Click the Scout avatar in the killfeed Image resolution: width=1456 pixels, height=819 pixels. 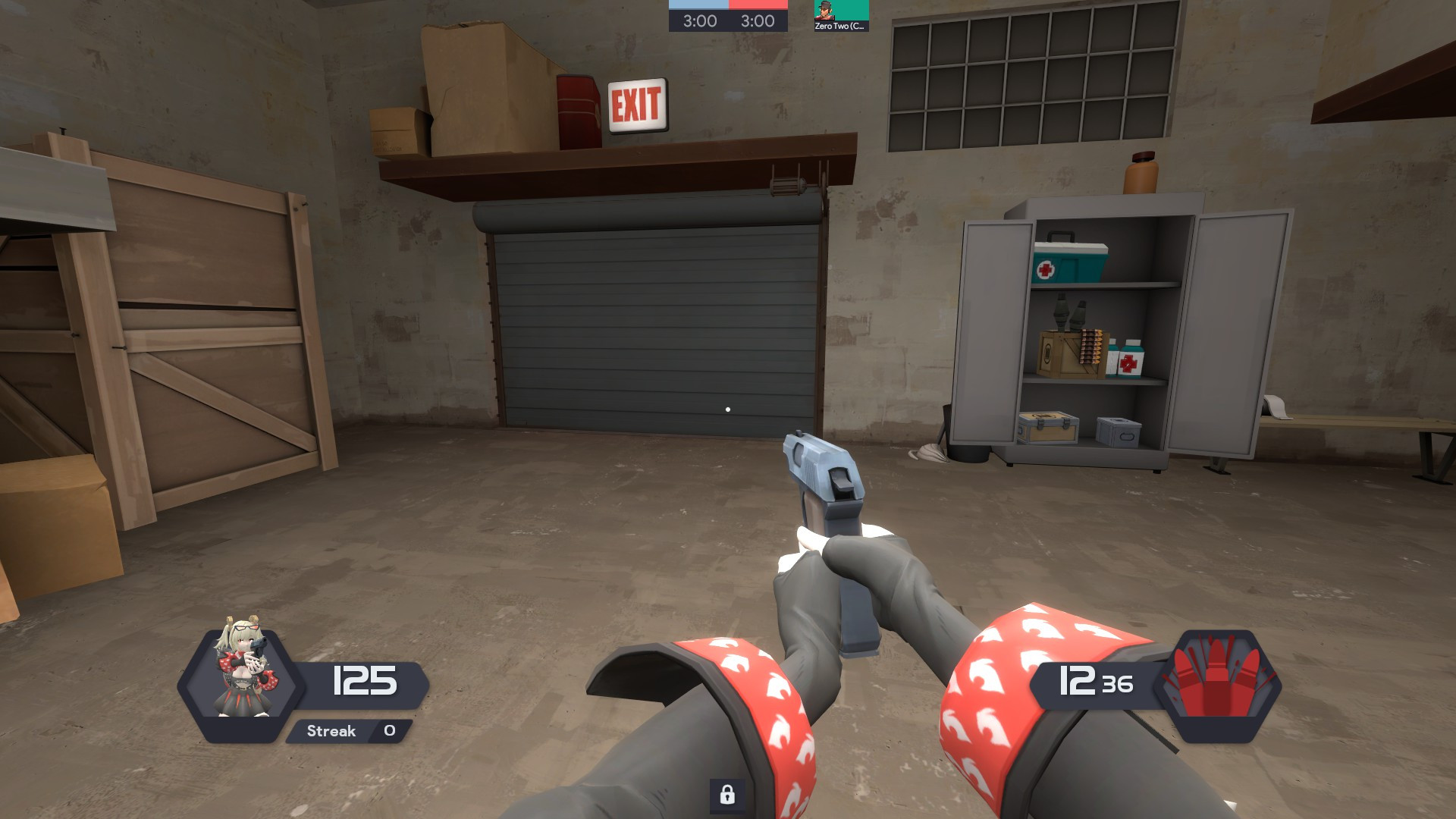(824, 11)
